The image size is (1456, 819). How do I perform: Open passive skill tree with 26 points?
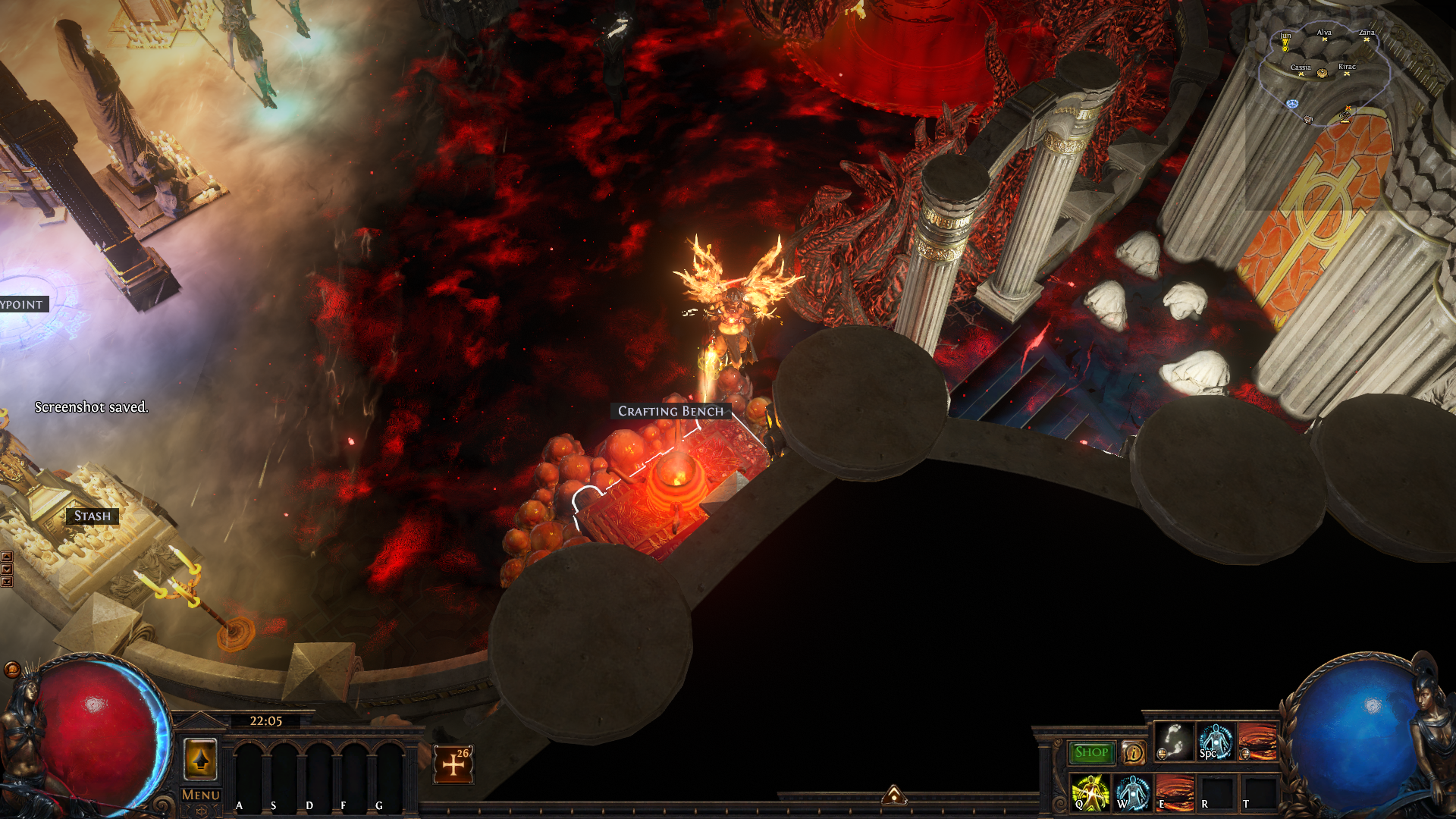(x=453, y=764)
